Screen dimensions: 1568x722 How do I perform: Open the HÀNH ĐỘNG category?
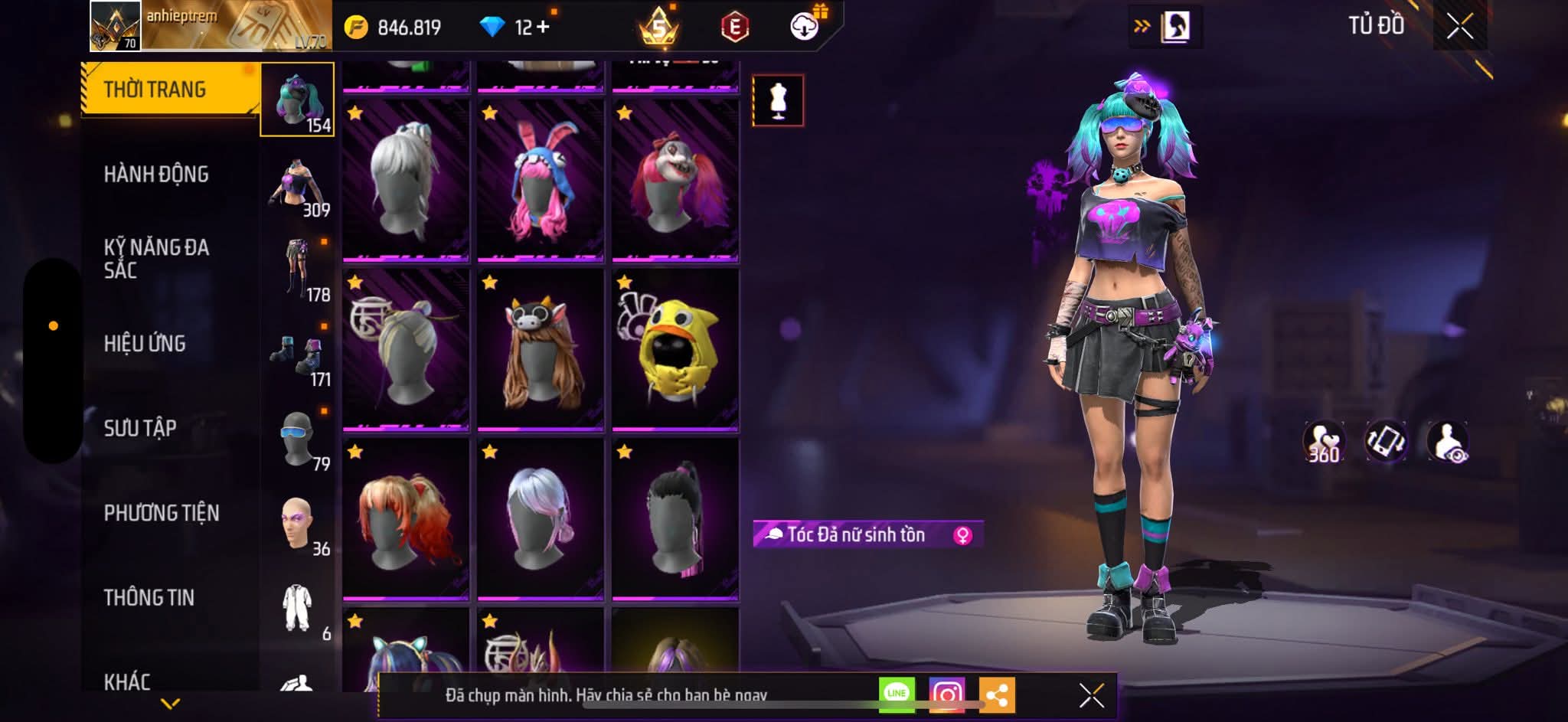tap(156, 175)
